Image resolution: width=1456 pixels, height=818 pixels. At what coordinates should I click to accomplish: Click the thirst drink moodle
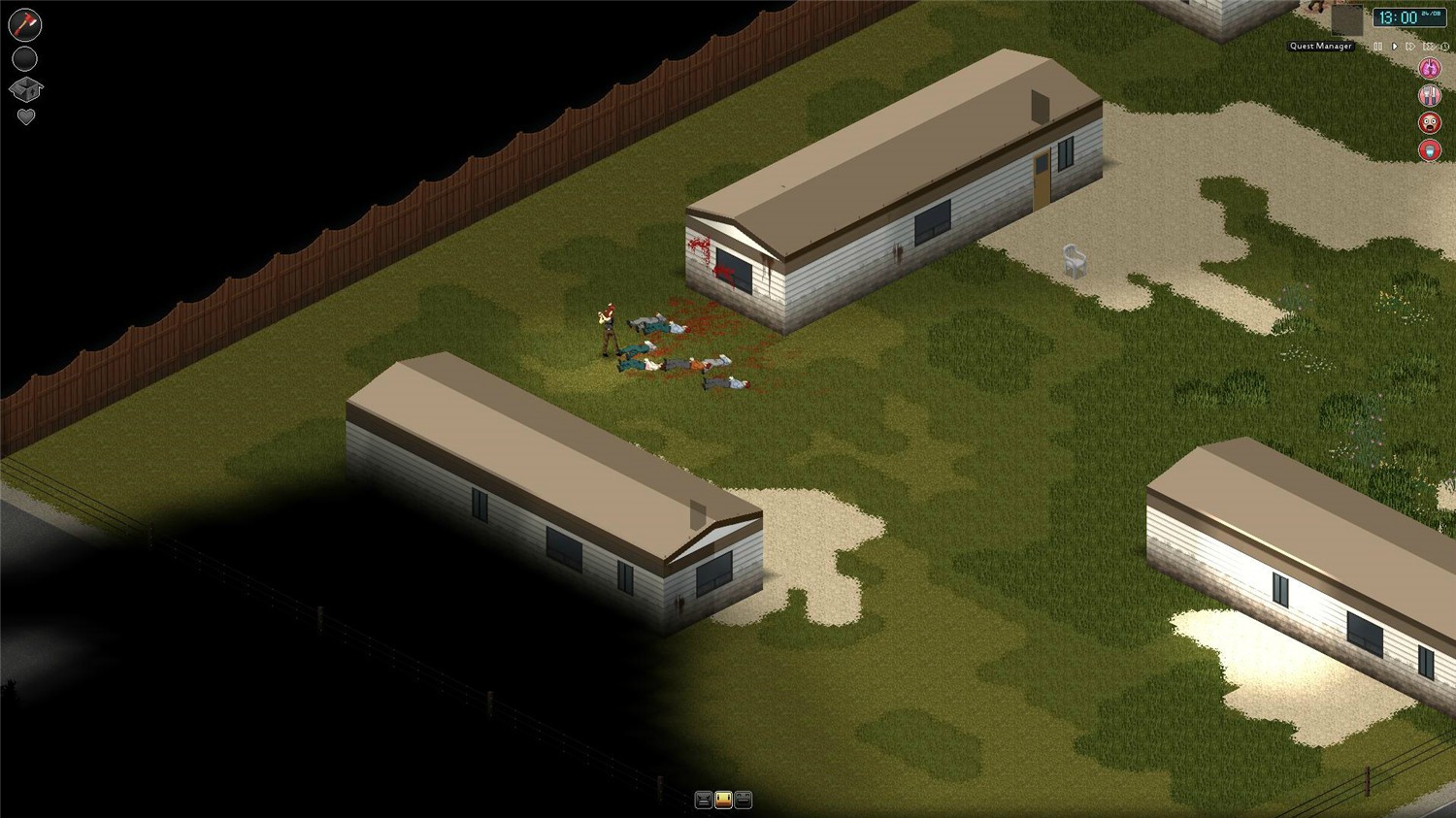point(1430,149)
